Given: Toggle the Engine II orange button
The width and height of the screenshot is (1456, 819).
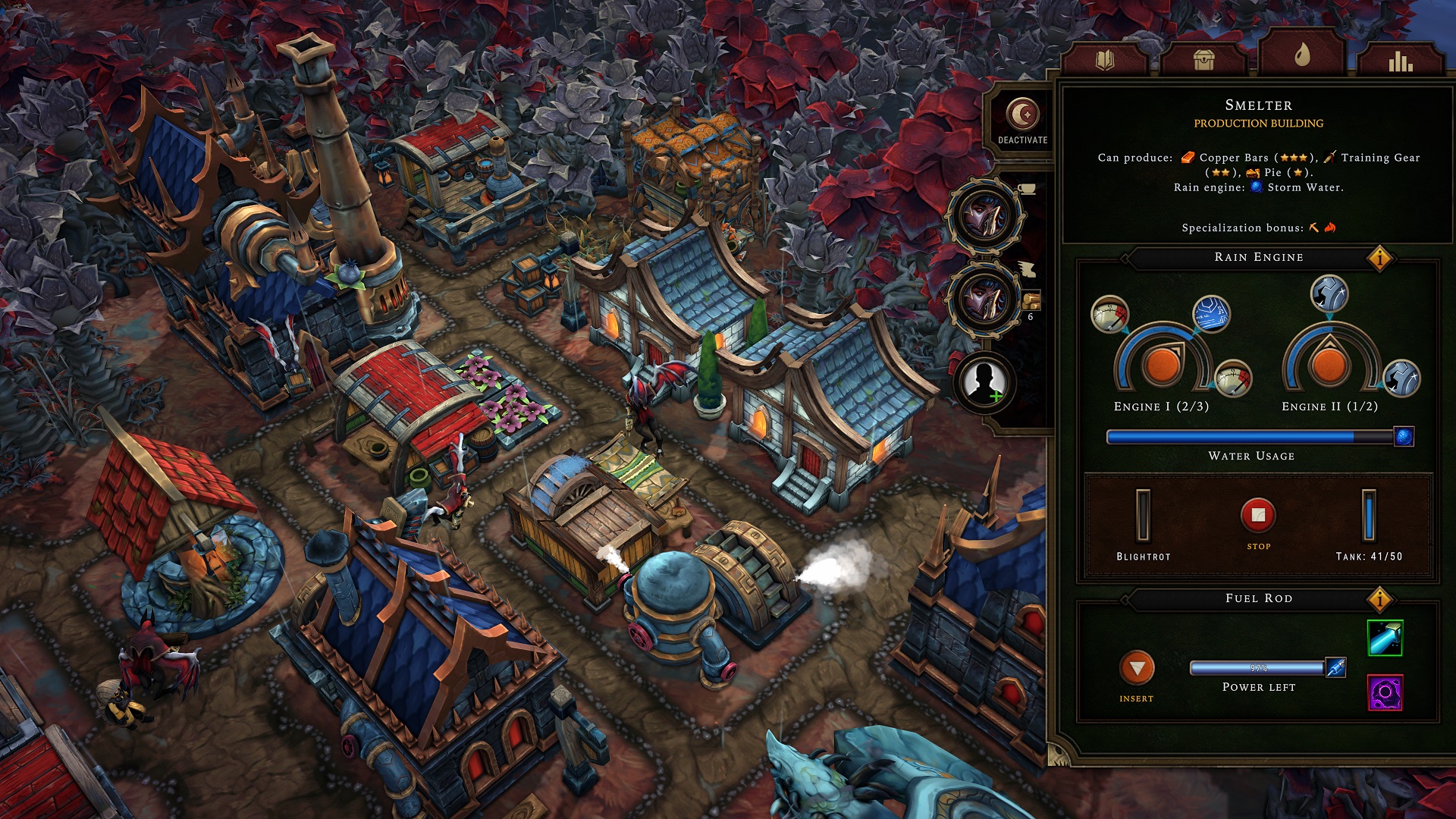Looking at the screenshot, I should pos(1329,365).
